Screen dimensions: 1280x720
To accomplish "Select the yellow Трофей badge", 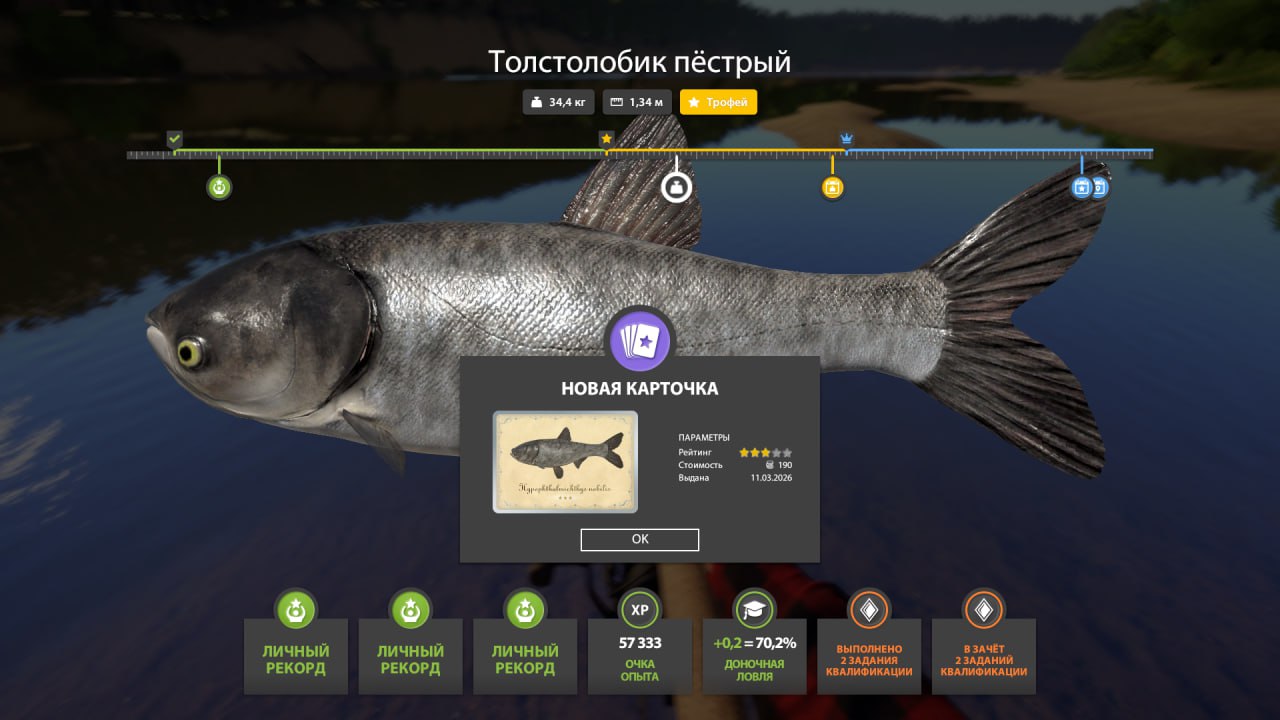I will click(718, 102).
